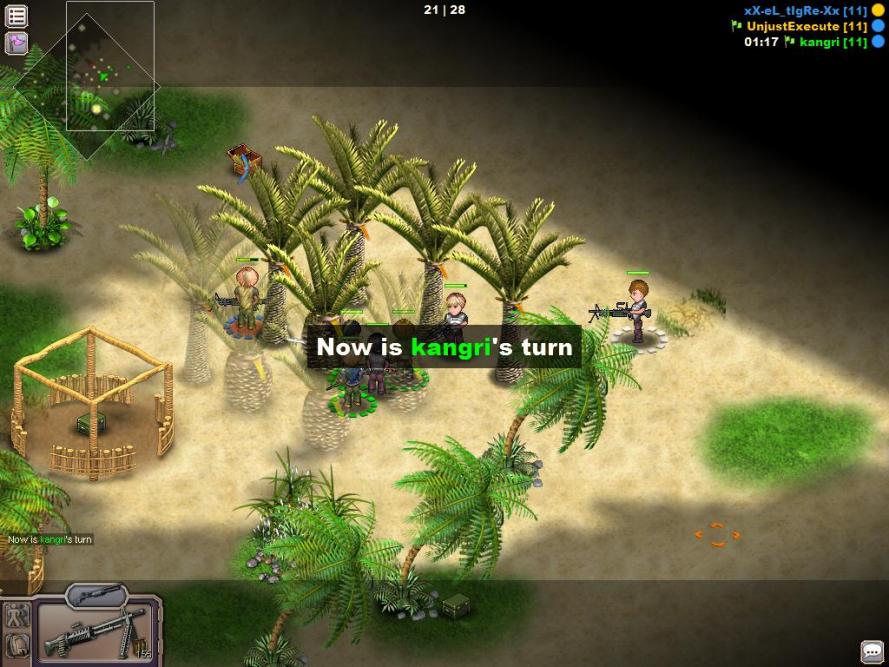Open the backpack inventory button
The image size is (889, 667).
coord(17,646)
